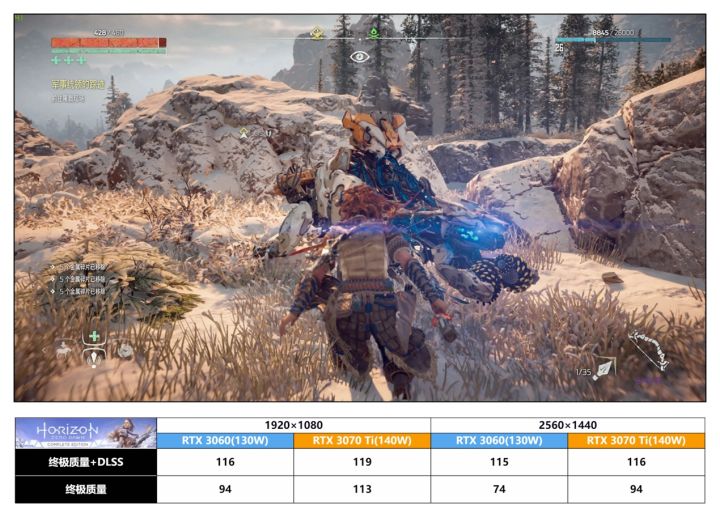The image size is (720, 518).
Task: Select the green quest marker on compass
Action: [x=373, y=33]
